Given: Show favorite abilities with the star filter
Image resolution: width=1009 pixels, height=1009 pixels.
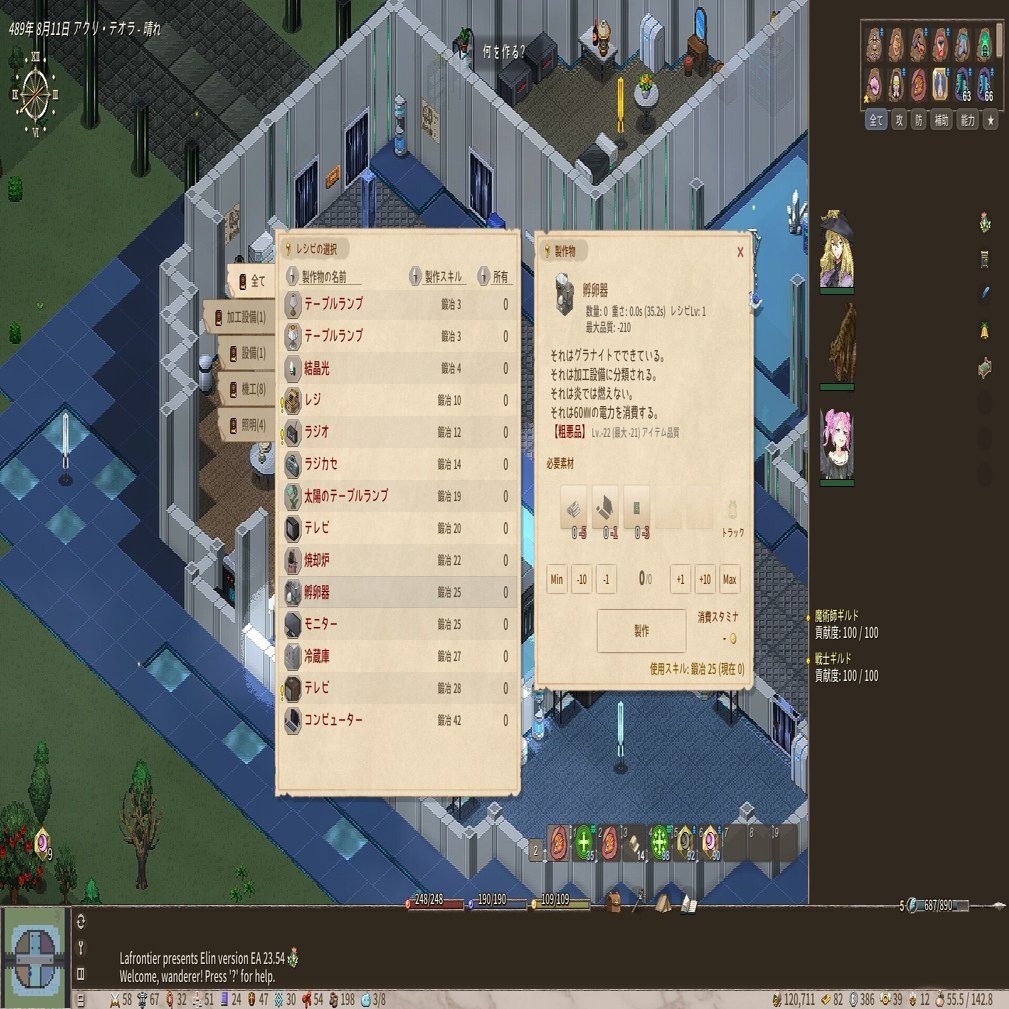Looking at the screenshot, I should (x=990, y=120).
